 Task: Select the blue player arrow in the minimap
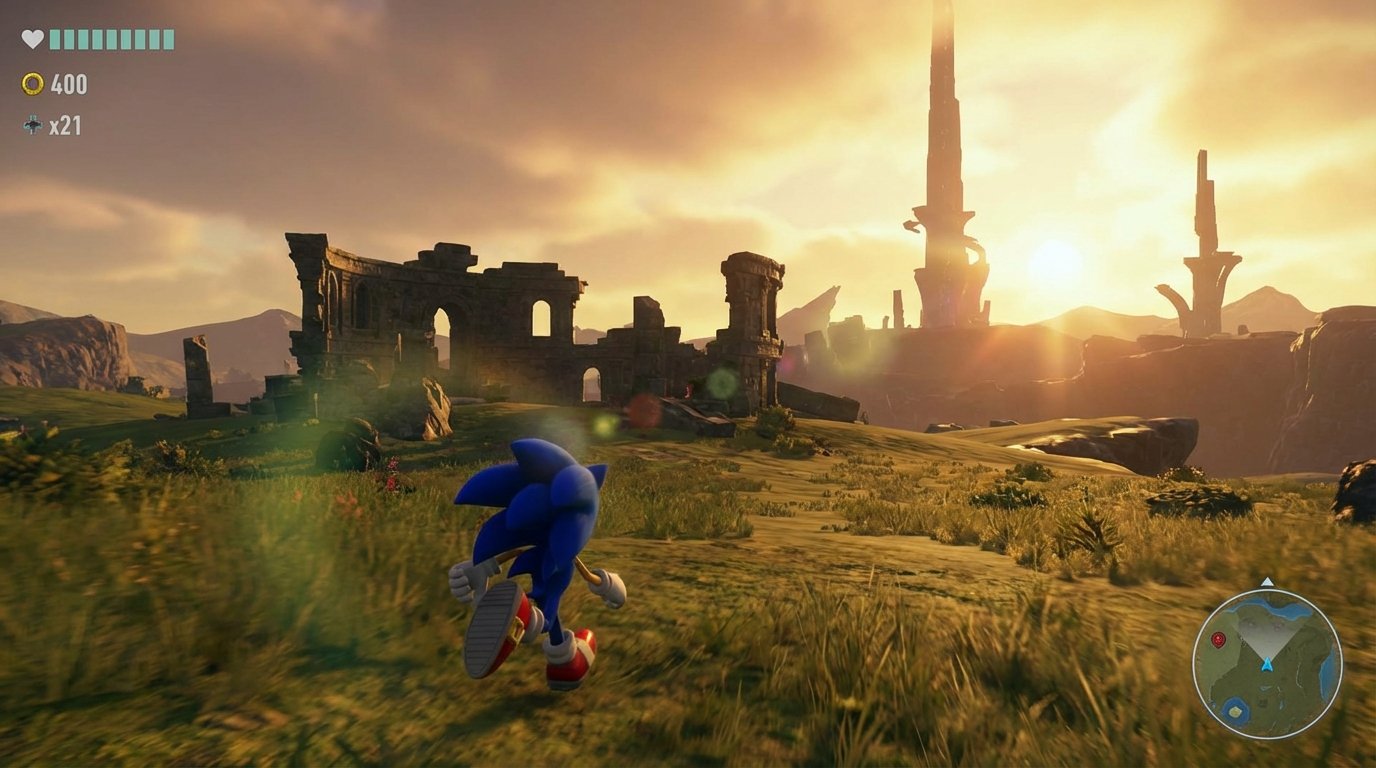(1267, 666)
